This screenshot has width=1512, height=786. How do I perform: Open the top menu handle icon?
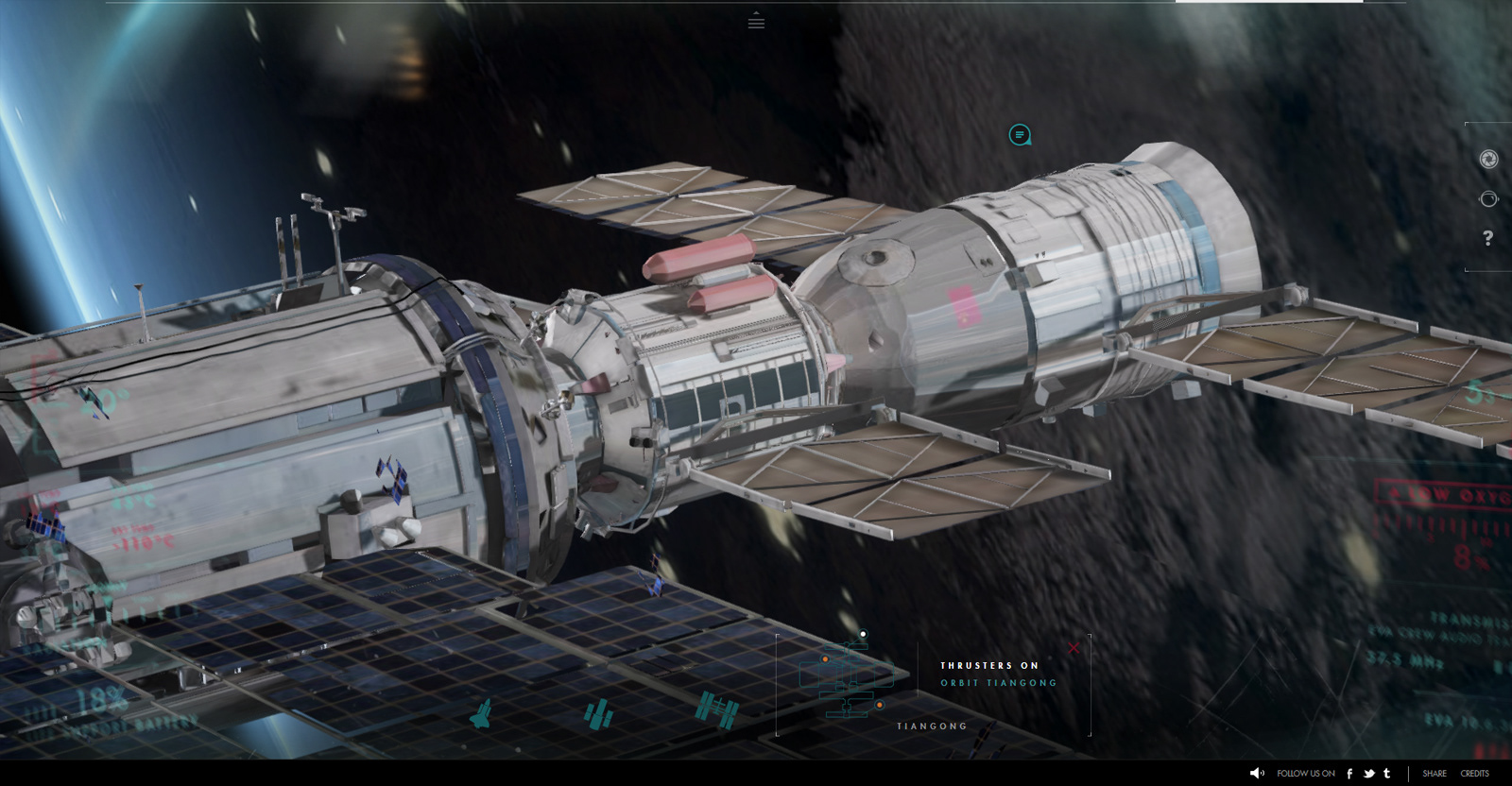756,21
